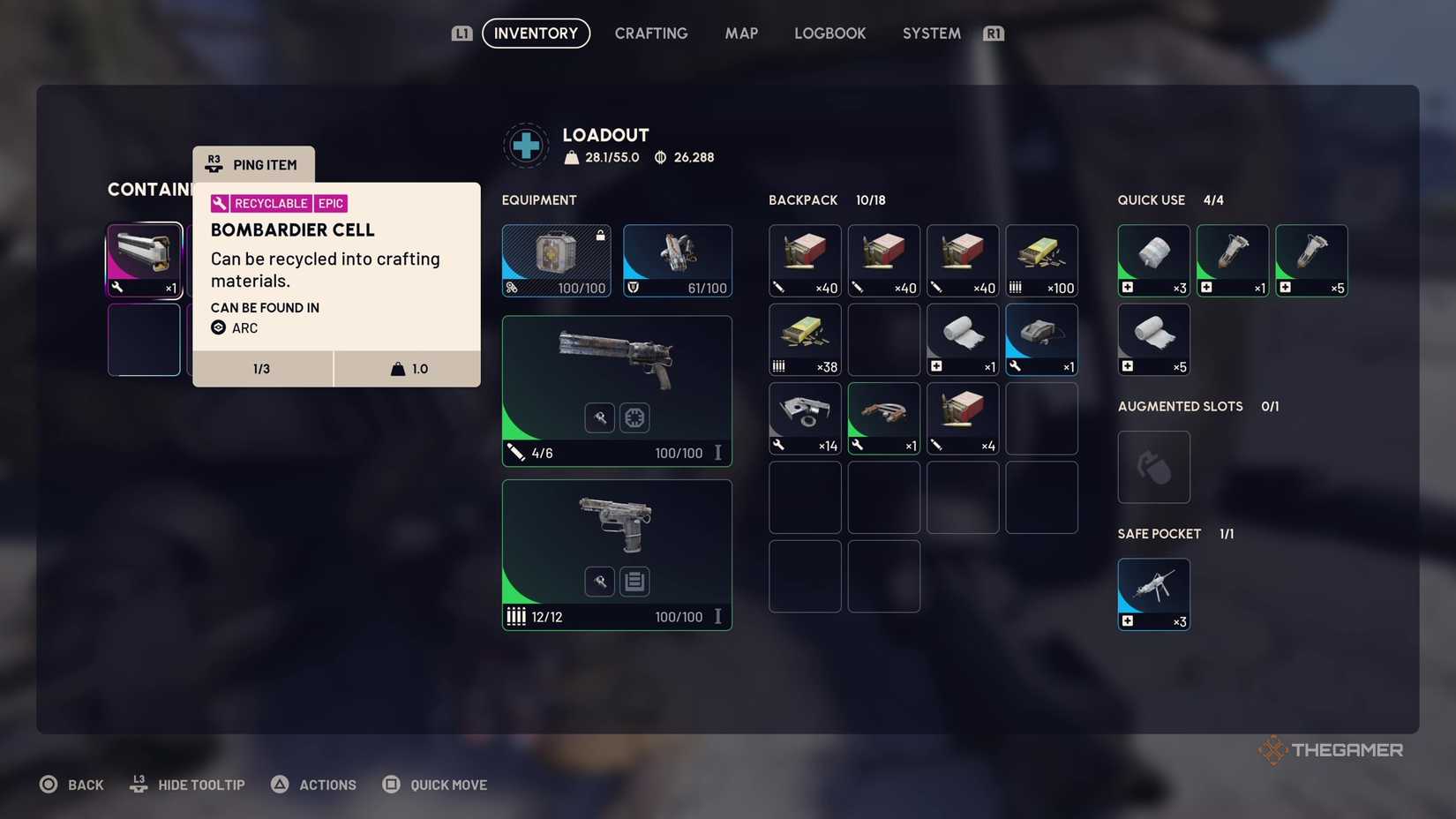Toggle Hide Tooltip with L3 prompt
This screenshot has width=1456, height=819.
pos(187,785)
